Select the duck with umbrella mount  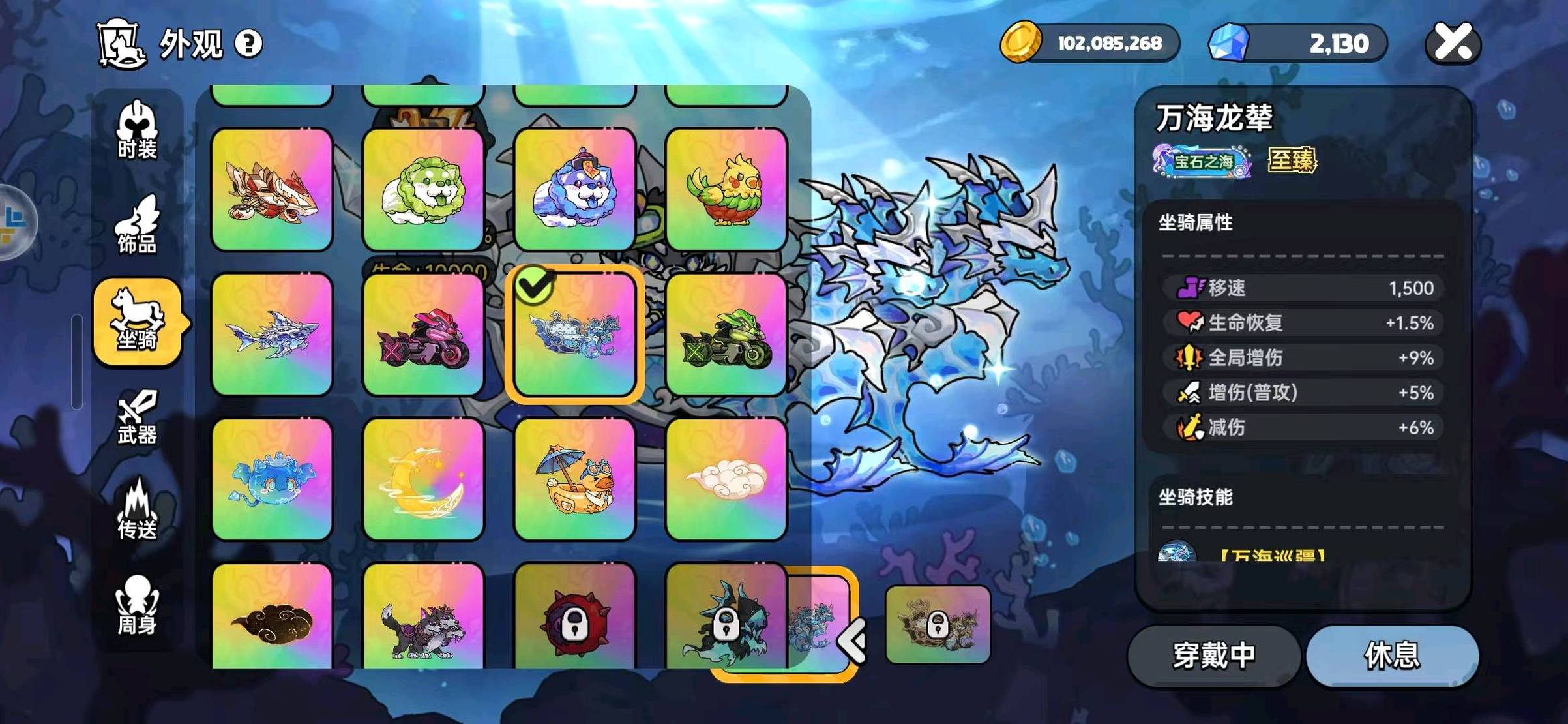click(574, 479)
